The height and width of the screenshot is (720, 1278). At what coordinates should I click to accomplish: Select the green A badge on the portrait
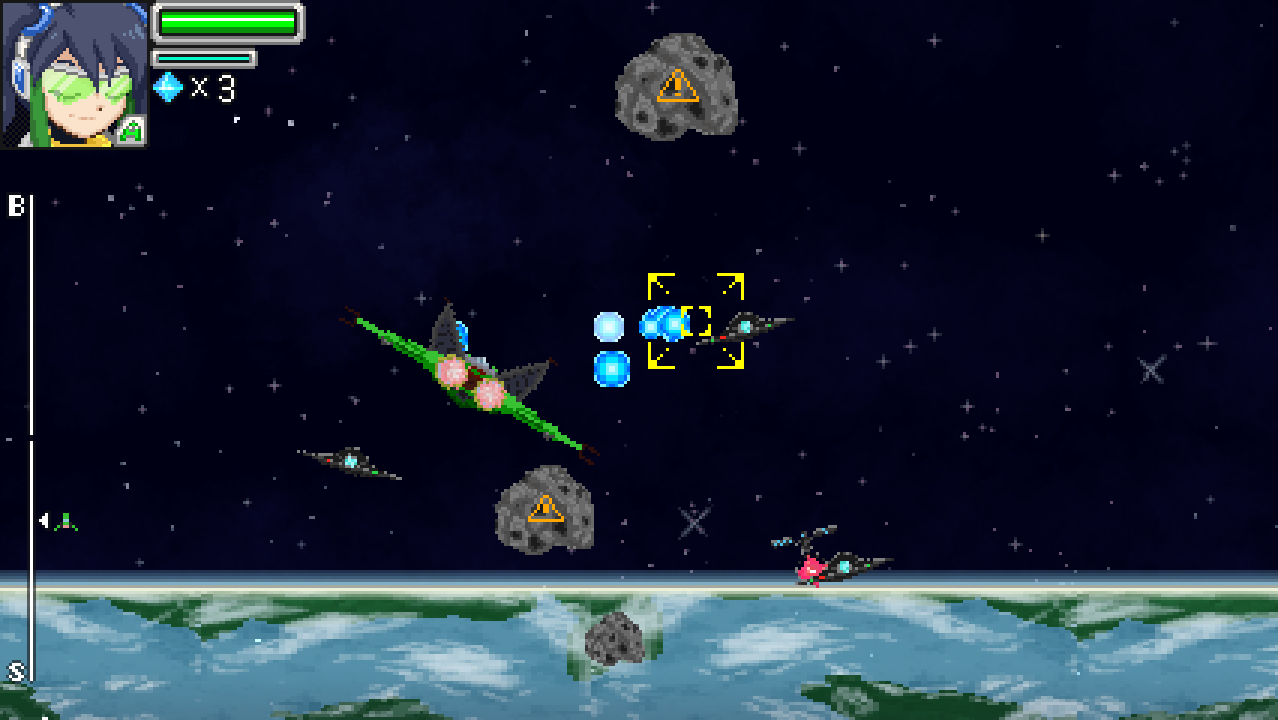click(x=131, y=131)
